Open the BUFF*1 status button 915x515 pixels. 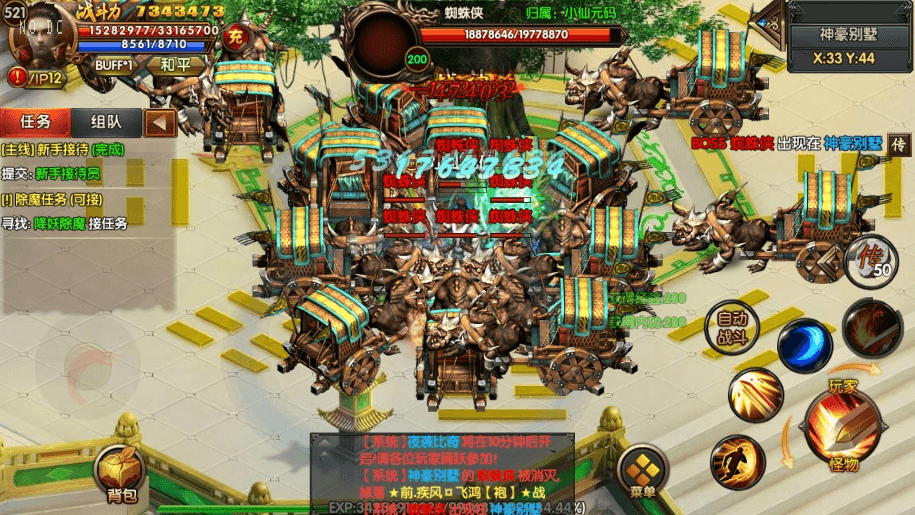click(x=115, y=64)
